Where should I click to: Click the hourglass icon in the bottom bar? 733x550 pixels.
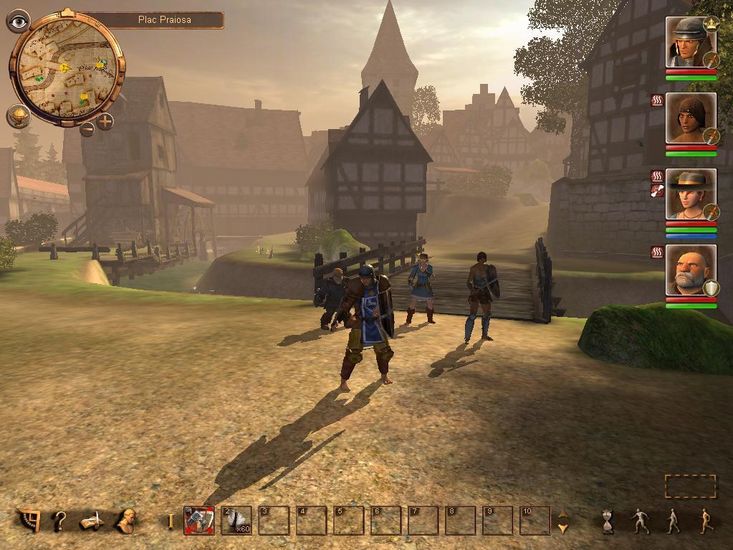[x=607, y=520]
